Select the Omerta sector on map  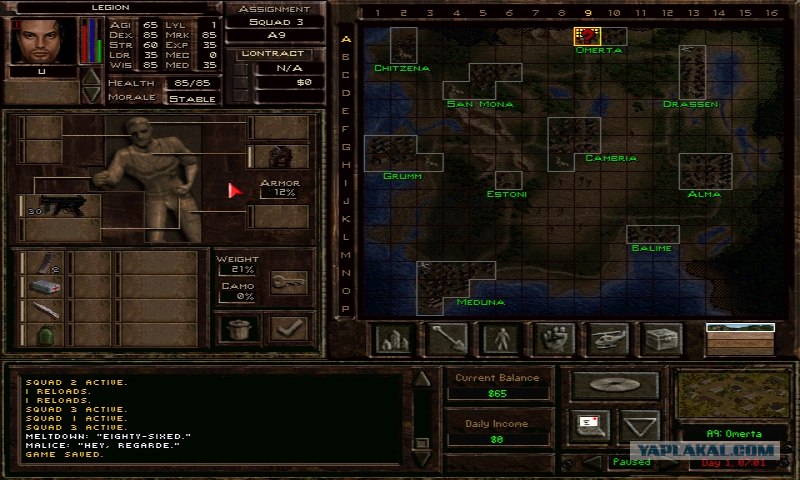(x=587, y=36)
